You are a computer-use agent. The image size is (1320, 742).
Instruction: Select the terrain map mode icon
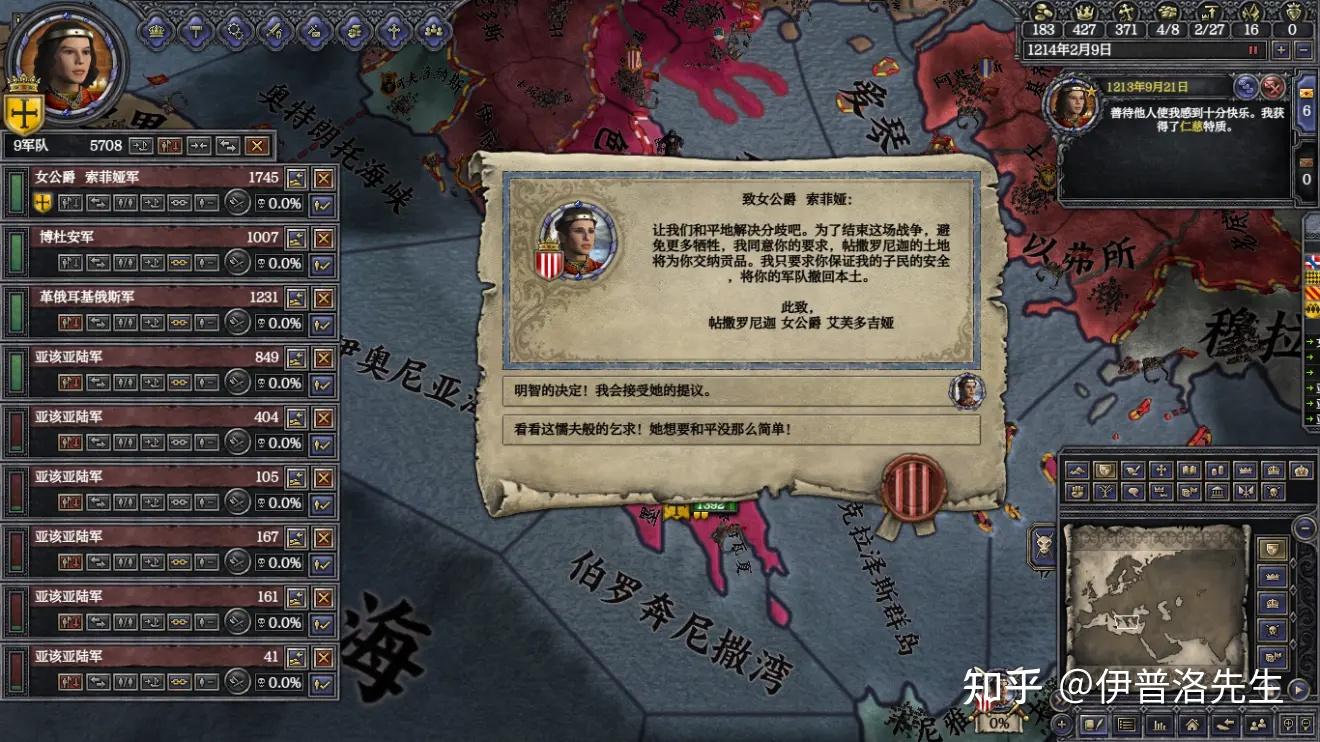[x=1076, y=470]
